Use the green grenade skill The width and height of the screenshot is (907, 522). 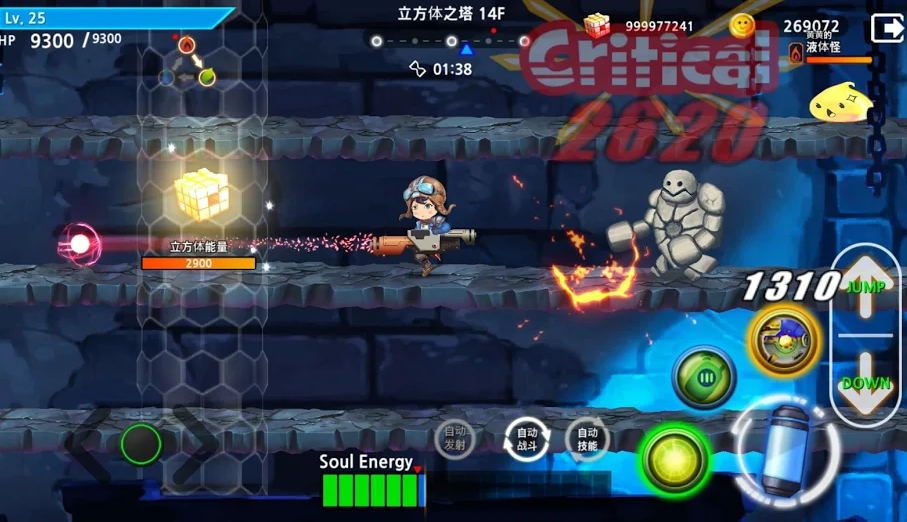click(x=704, y=377)
